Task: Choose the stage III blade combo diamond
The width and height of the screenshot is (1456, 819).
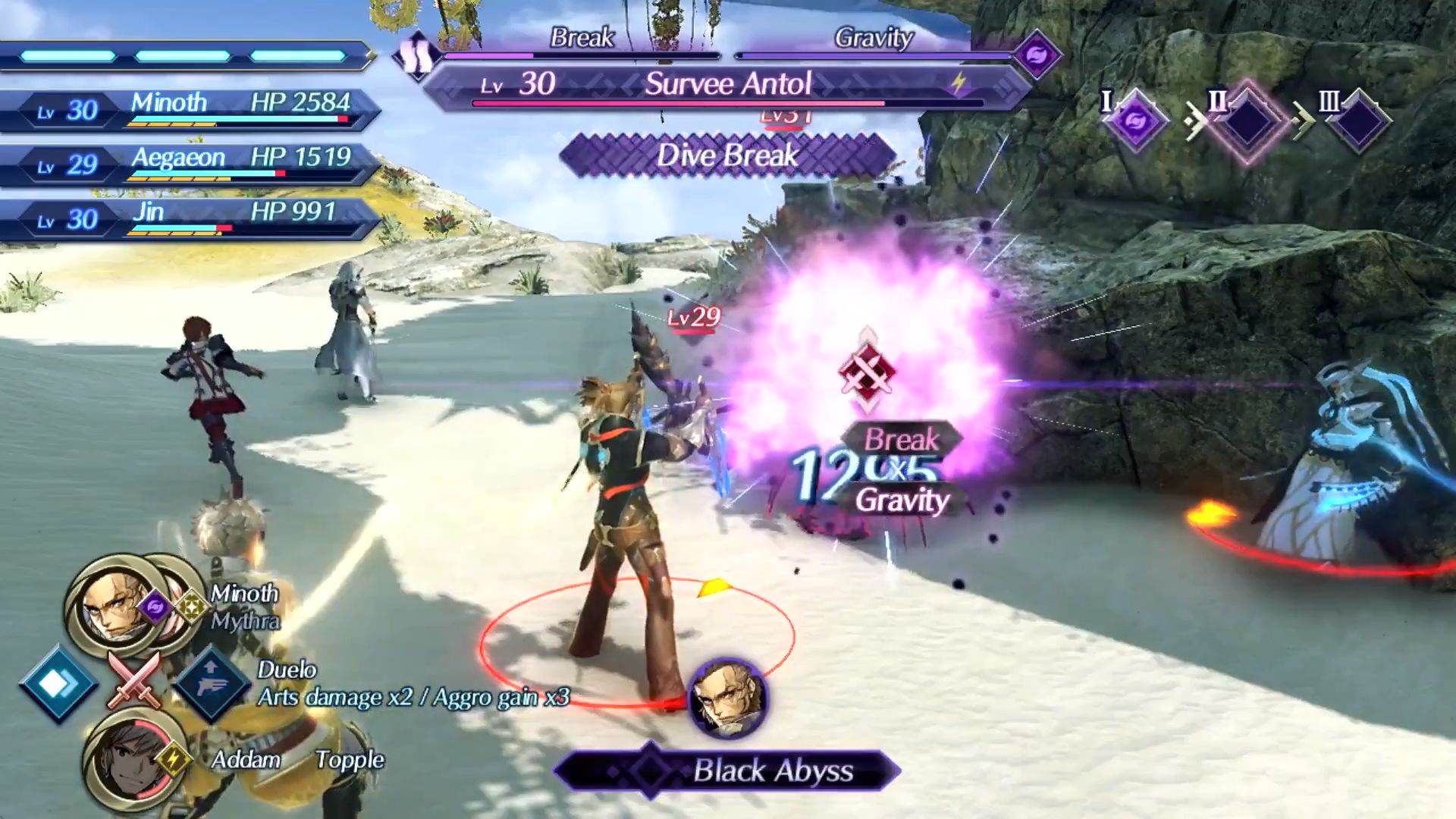Action: [1360, 121]
